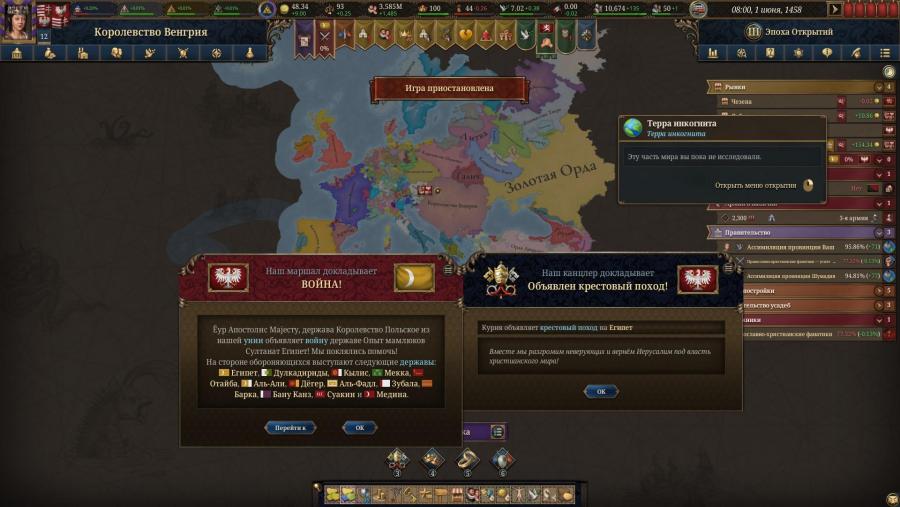The image size is (900, 507).
Task: Select the papal keys icon numbered 3
Action: [397, 459]
